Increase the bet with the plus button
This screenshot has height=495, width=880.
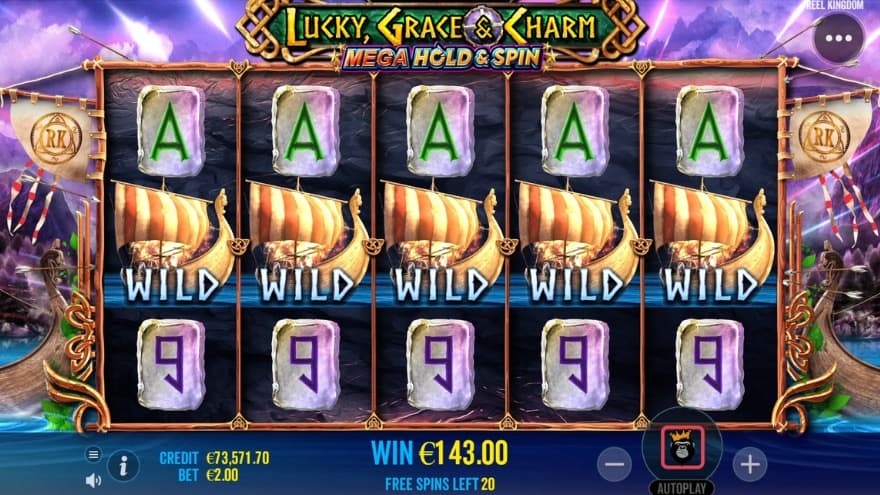pos(749,463)
